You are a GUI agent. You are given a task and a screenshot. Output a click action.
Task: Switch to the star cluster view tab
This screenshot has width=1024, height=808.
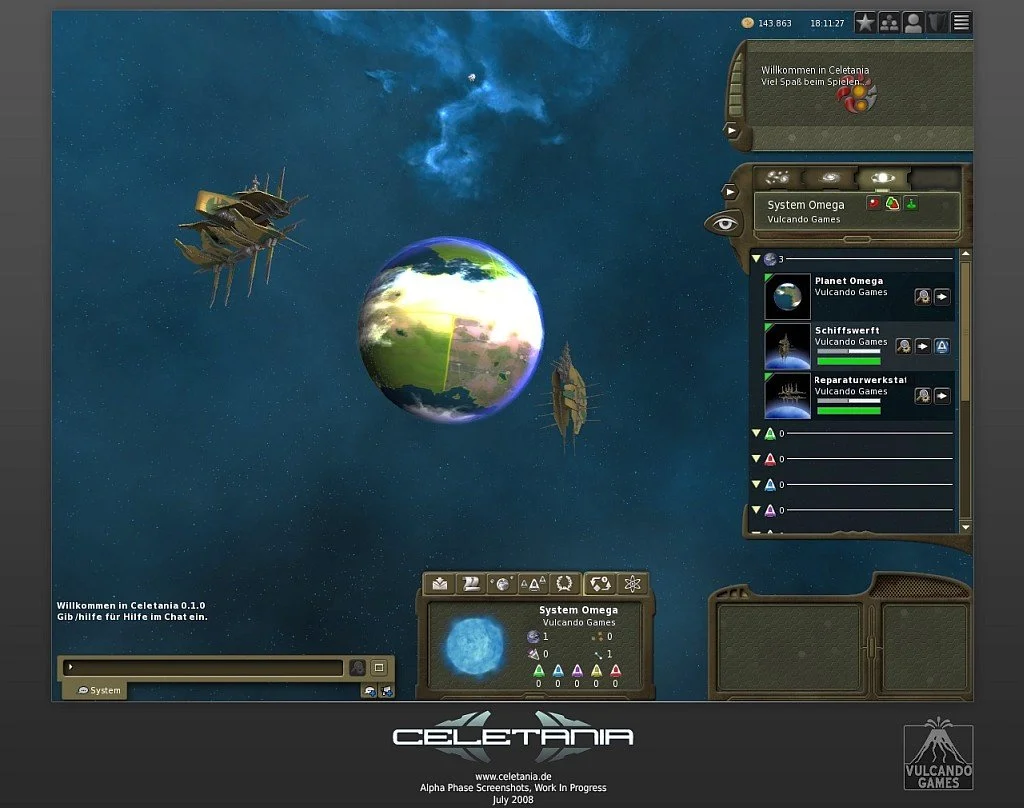pos(777,178)
